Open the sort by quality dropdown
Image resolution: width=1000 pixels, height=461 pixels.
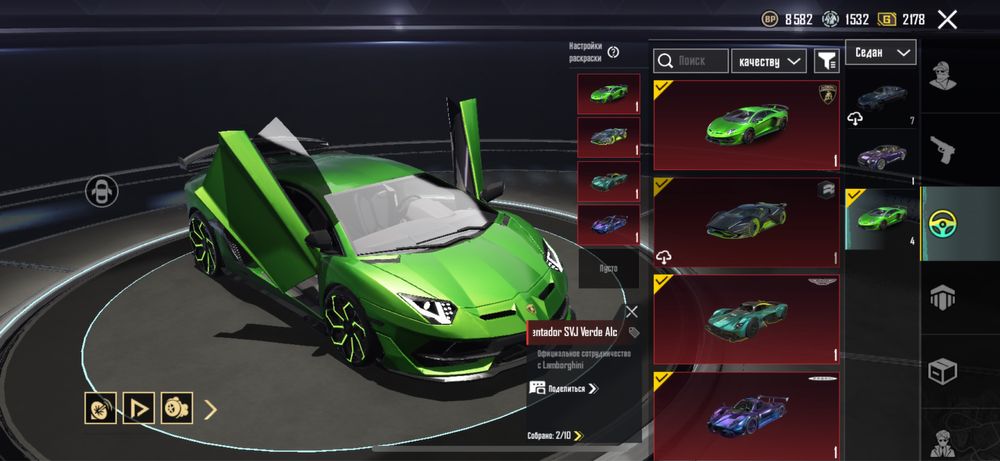(x=769, y=61)
